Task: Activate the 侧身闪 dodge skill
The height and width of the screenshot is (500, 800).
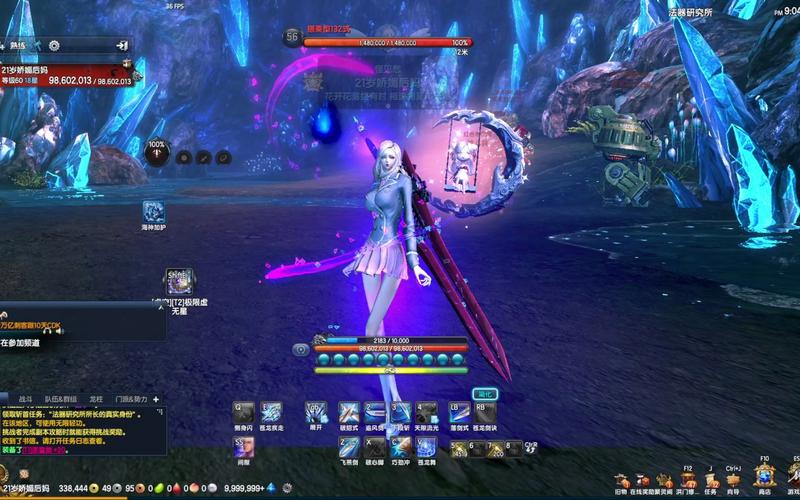Action: [244, 411]
